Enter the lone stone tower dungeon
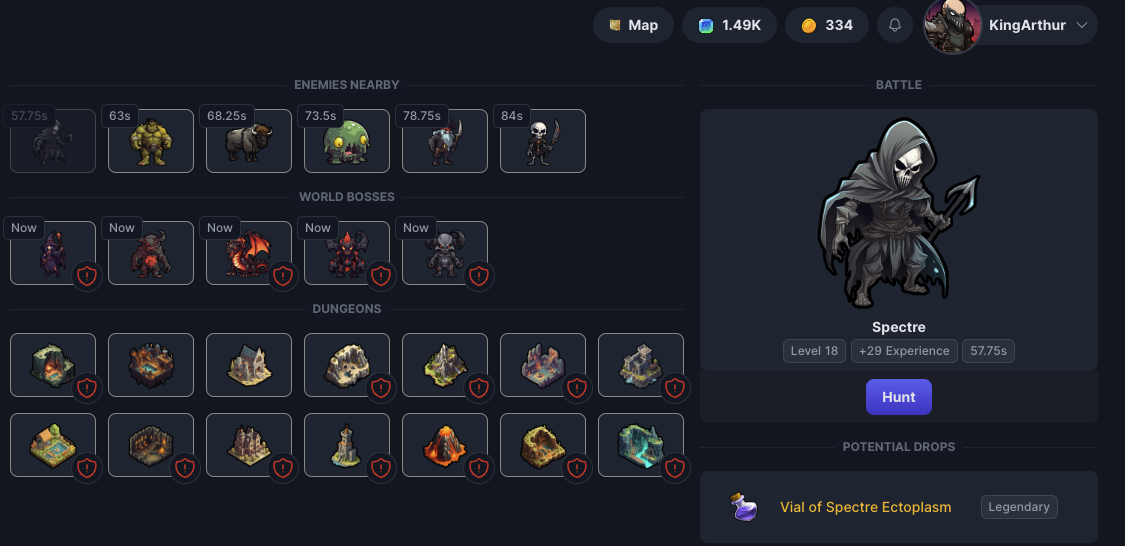Image resolution: width=1125 pixels, height=546 pixels. 347,445
